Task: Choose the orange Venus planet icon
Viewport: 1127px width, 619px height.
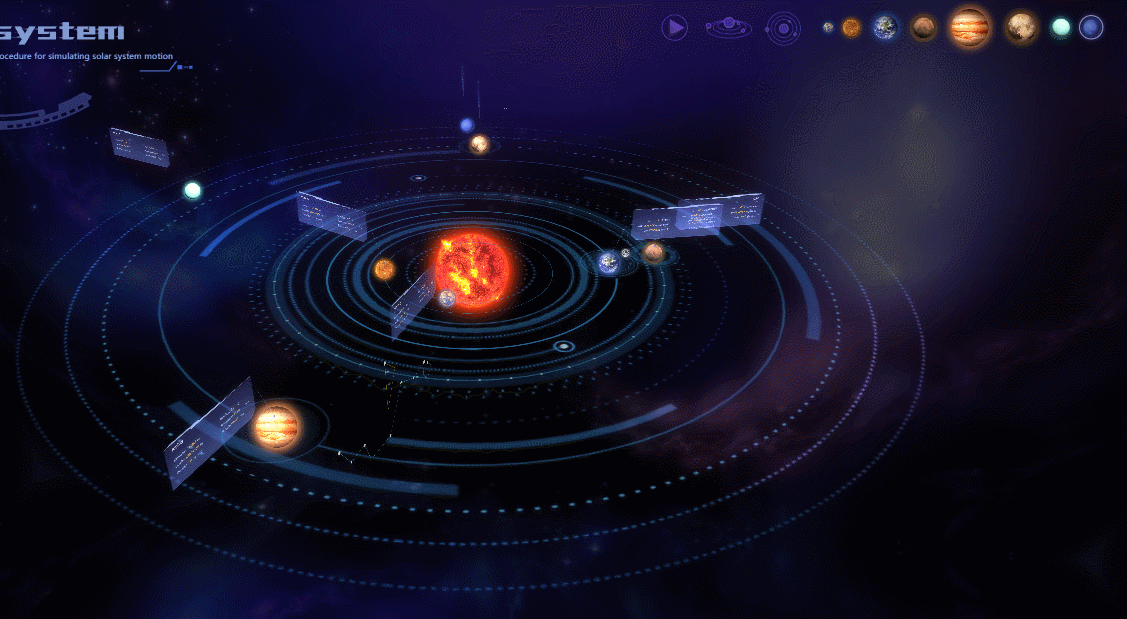Action: click(851, 28)
